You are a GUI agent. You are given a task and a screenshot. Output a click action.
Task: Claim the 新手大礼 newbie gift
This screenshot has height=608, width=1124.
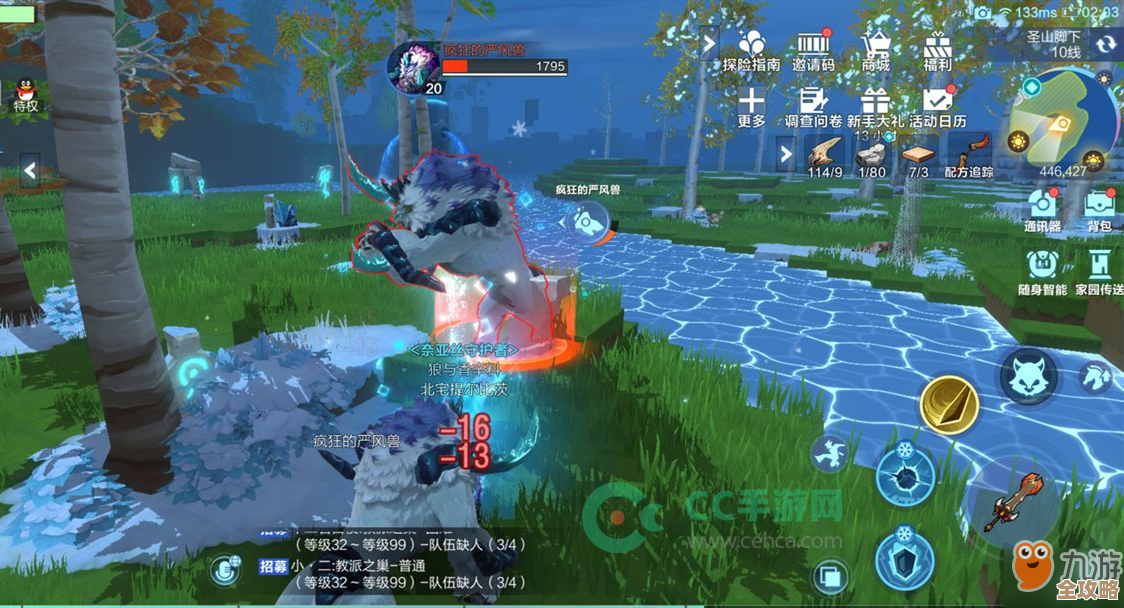876,106
